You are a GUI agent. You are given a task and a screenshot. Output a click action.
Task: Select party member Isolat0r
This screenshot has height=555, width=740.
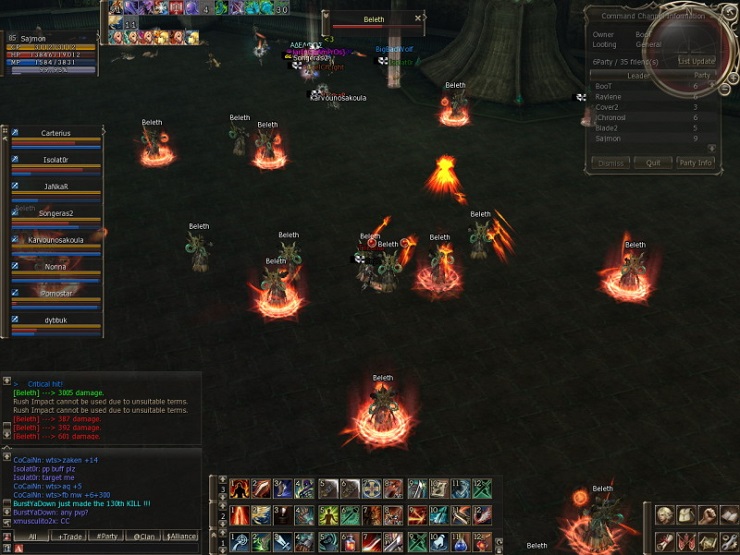[x=56, y=160]
